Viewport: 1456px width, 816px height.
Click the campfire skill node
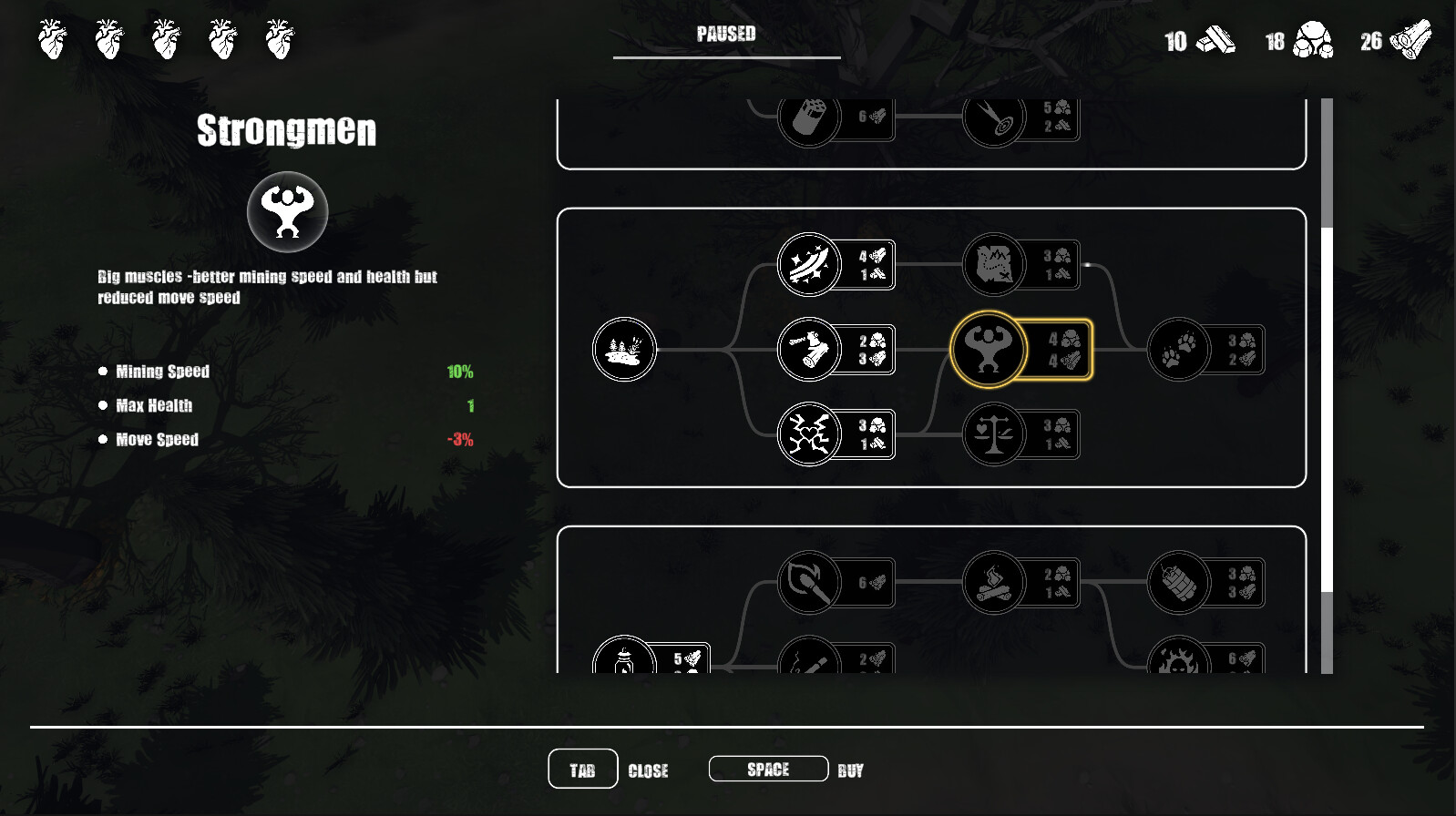993,583
